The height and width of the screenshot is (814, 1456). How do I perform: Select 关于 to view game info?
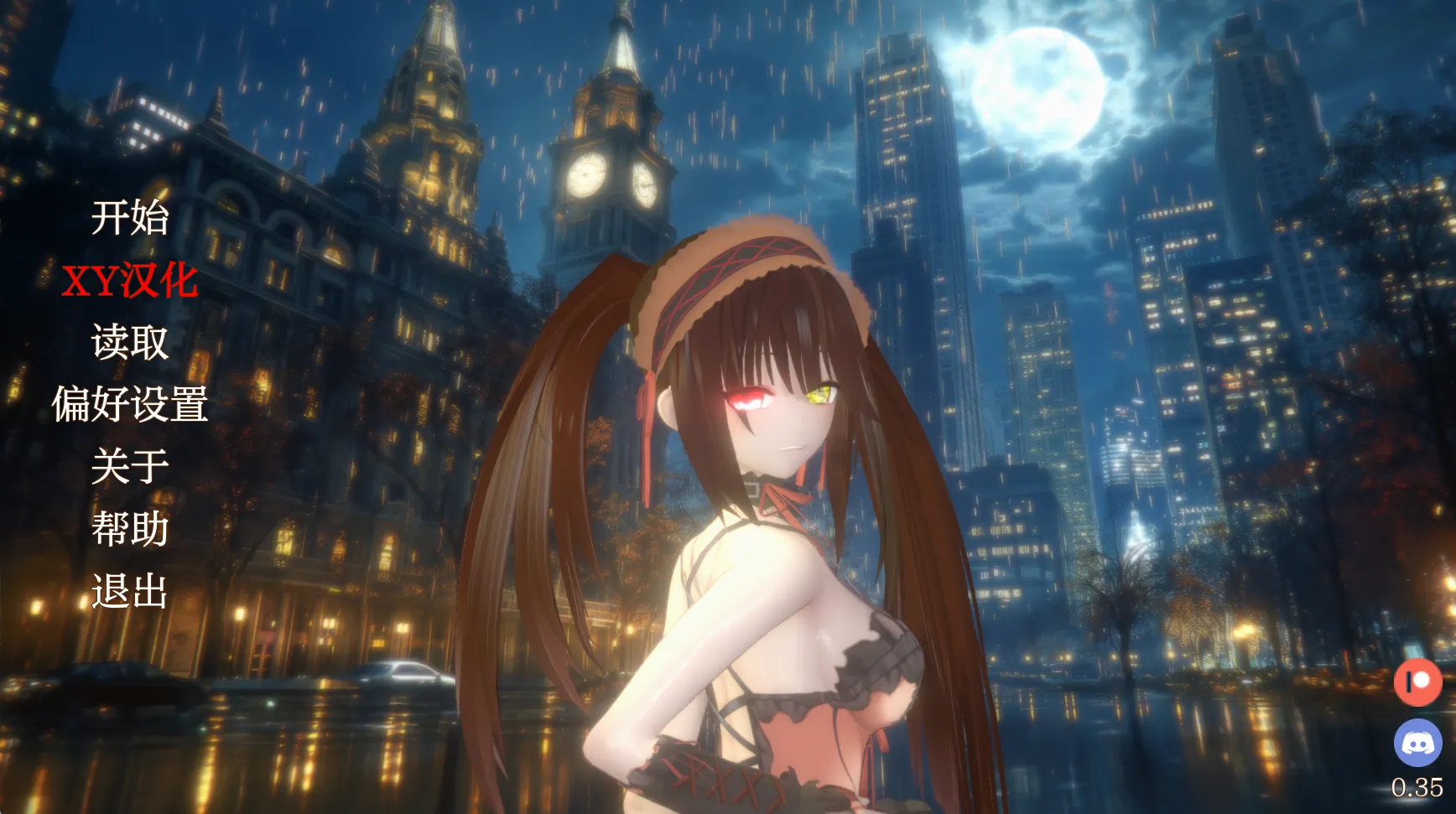point(132,467)
